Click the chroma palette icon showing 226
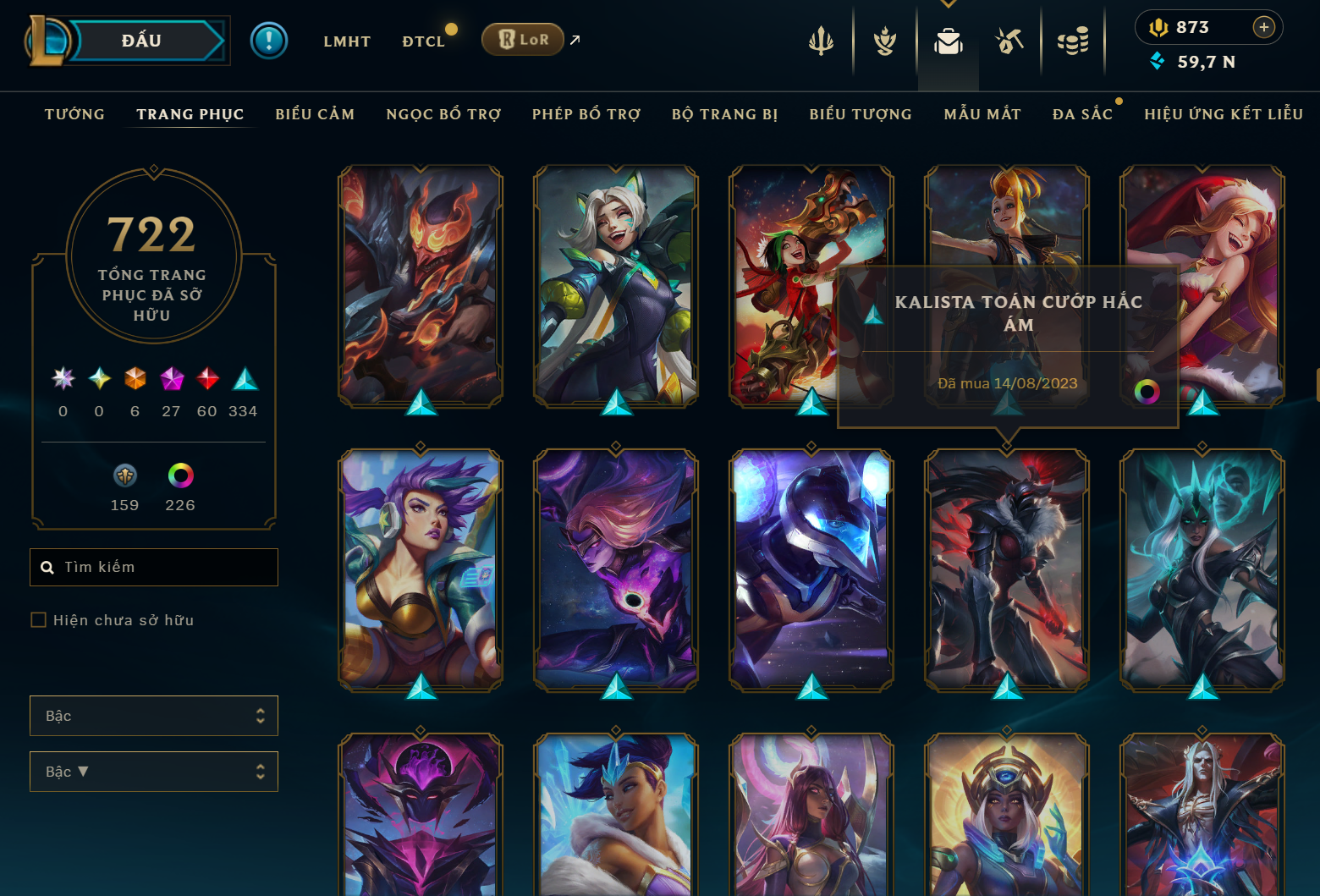This screenshot has height=896, width=1320. coord(180,475)
